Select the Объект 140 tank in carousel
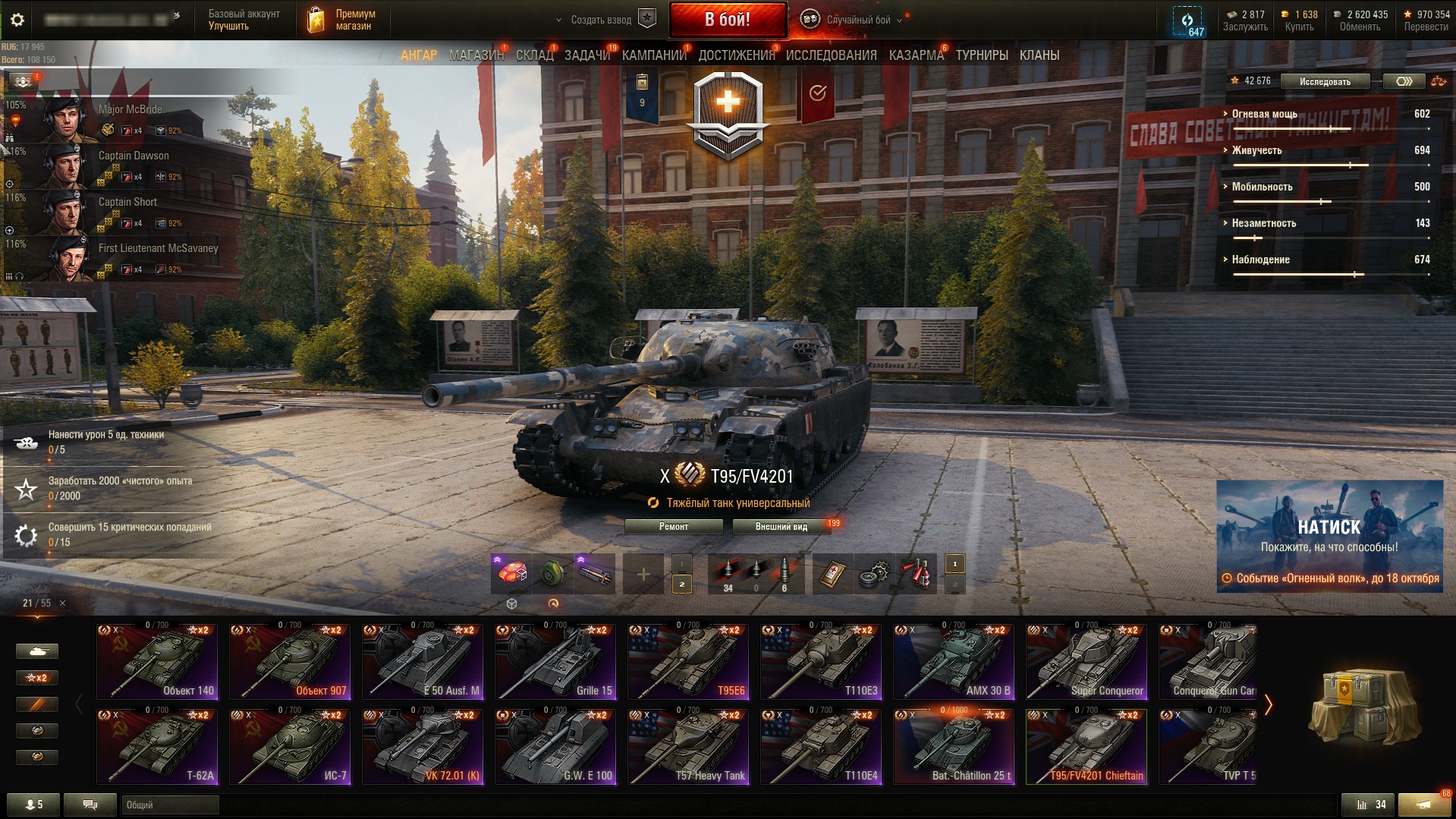Image resolution: width=1456 pixels, height=819 pixels. [x=157, y=660]
